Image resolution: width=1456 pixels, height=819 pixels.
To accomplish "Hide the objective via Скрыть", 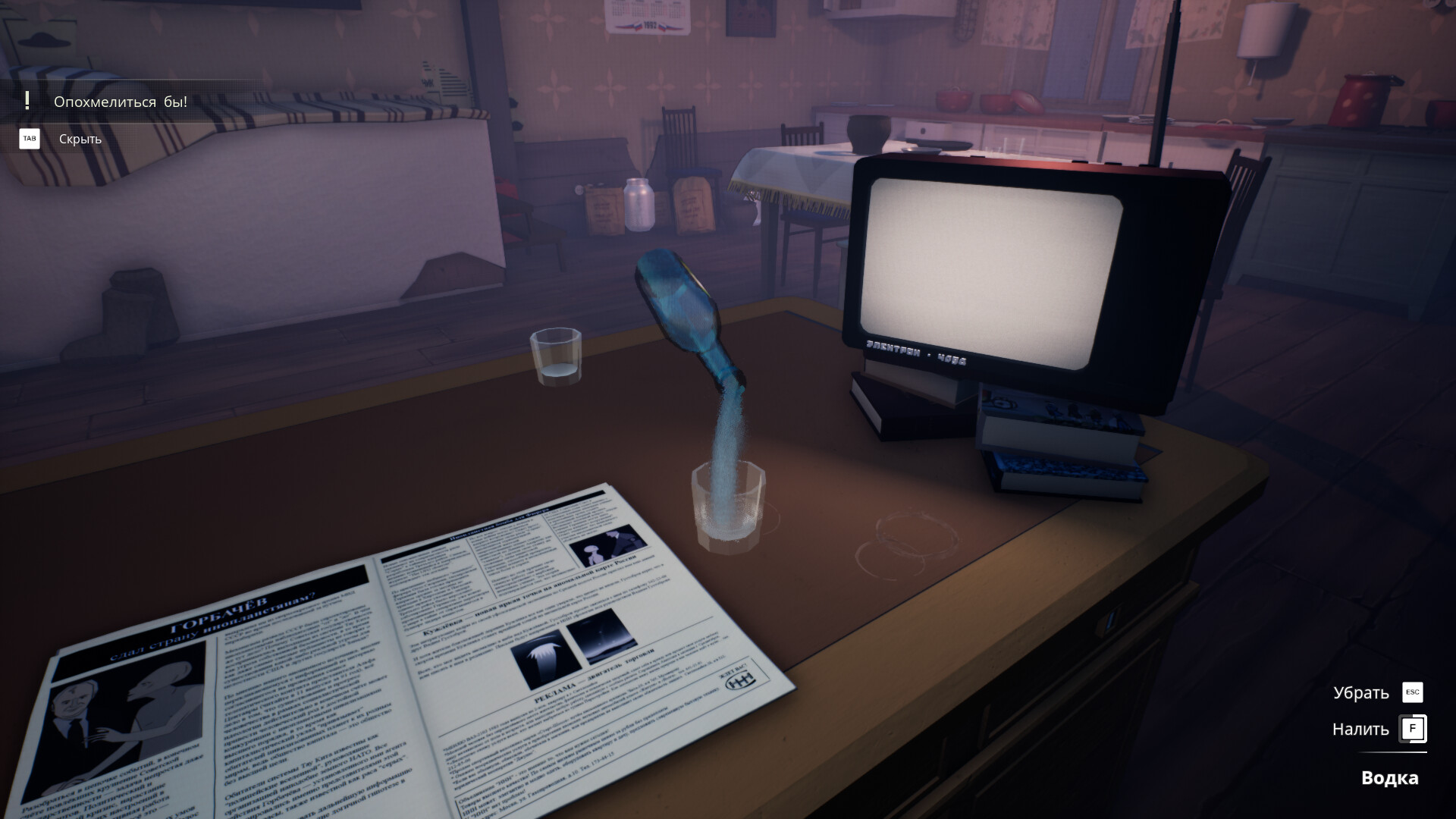I will (x=79, y=139).
